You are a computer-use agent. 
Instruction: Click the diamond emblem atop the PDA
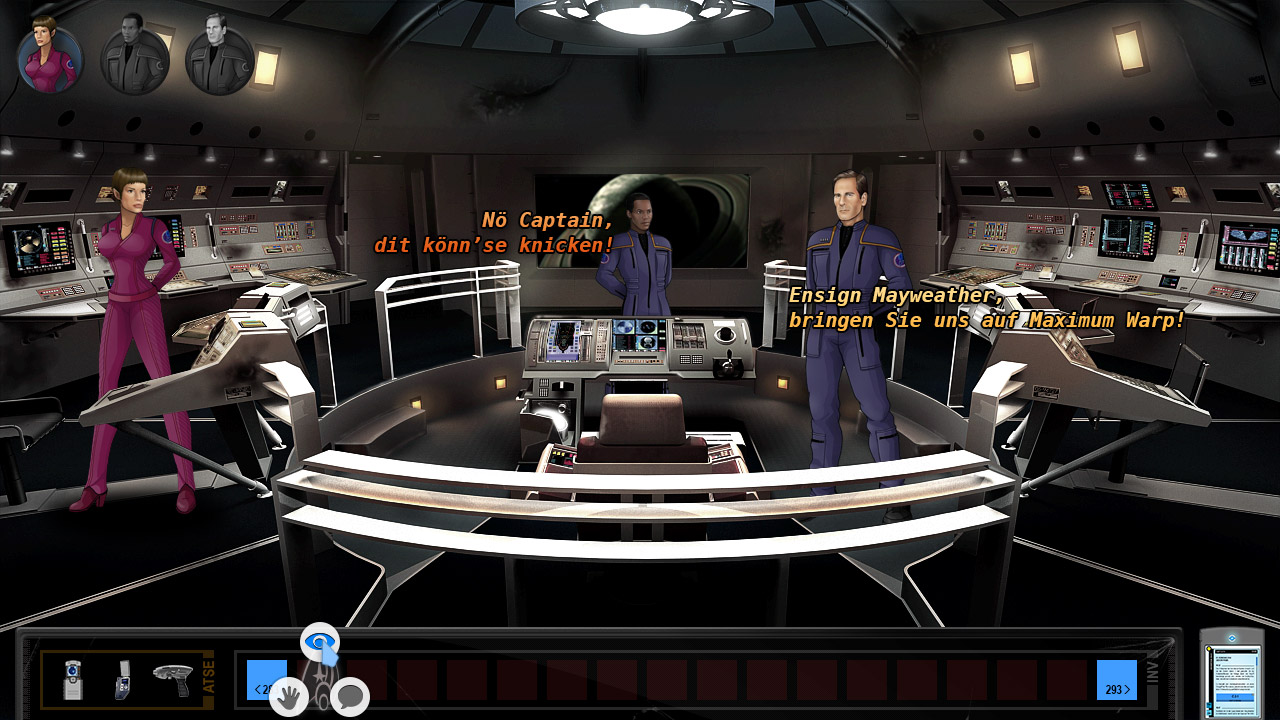pos(1232,637)
